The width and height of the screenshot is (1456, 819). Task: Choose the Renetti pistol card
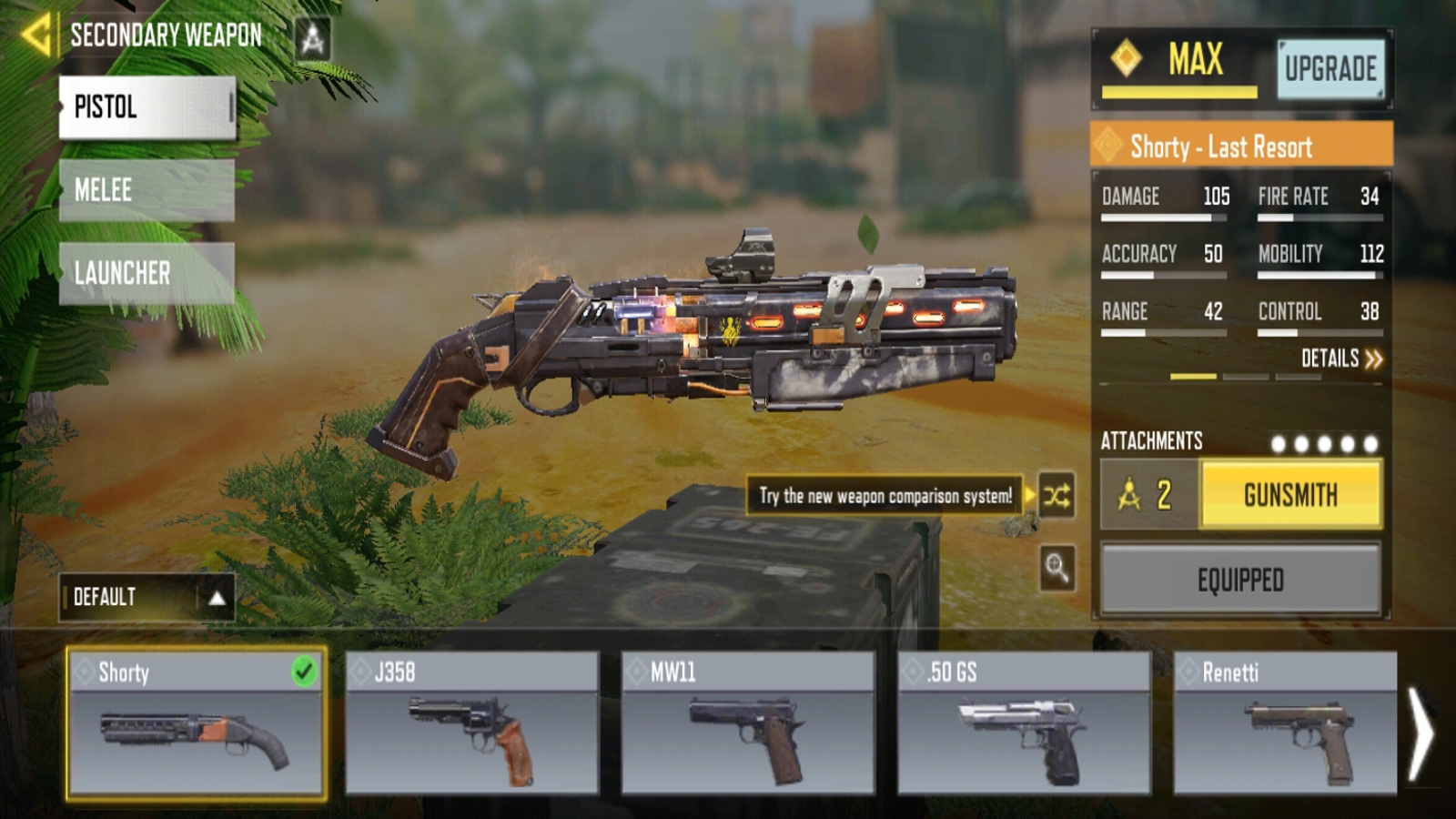(x=1285, y=723)
